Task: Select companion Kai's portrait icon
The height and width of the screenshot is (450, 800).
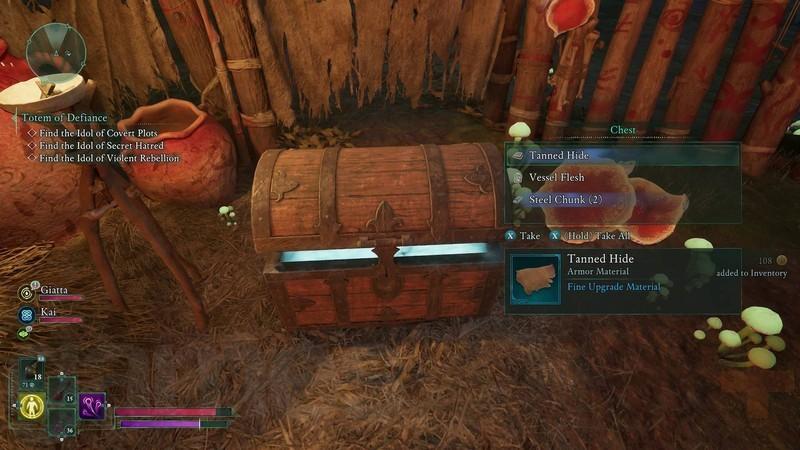Action: coord(27,314)
